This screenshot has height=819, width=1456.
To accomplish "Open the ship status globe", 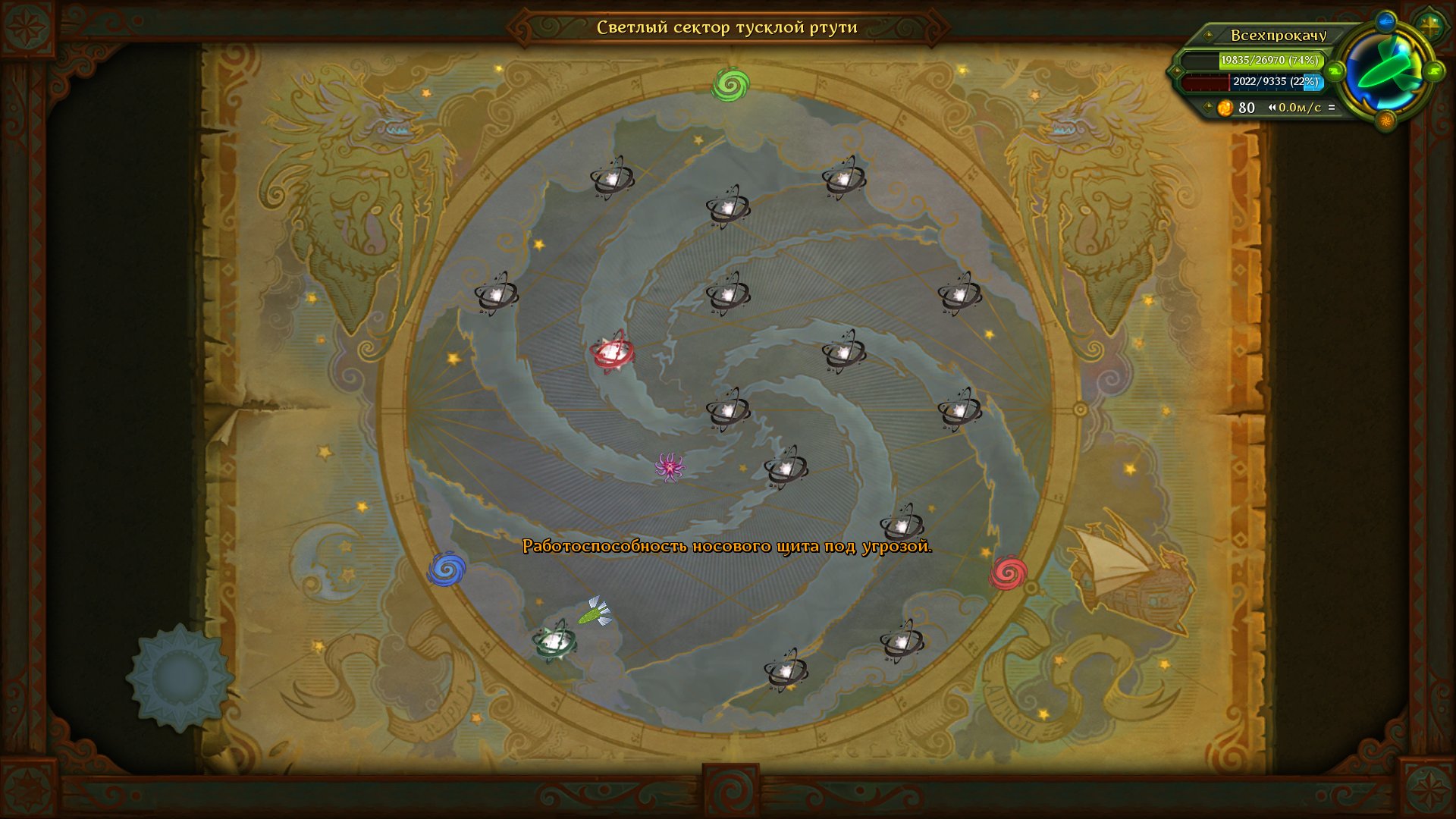I will pyautogui.click(x=1385, y=73).
